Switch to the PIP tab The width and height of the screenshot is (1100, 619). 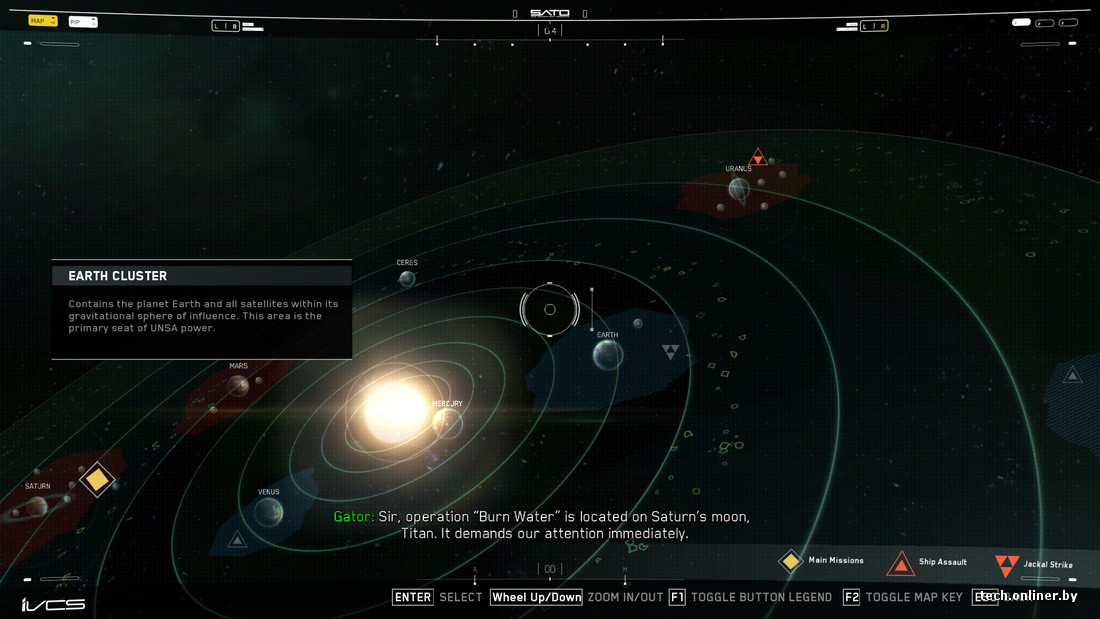pos(82,21)
